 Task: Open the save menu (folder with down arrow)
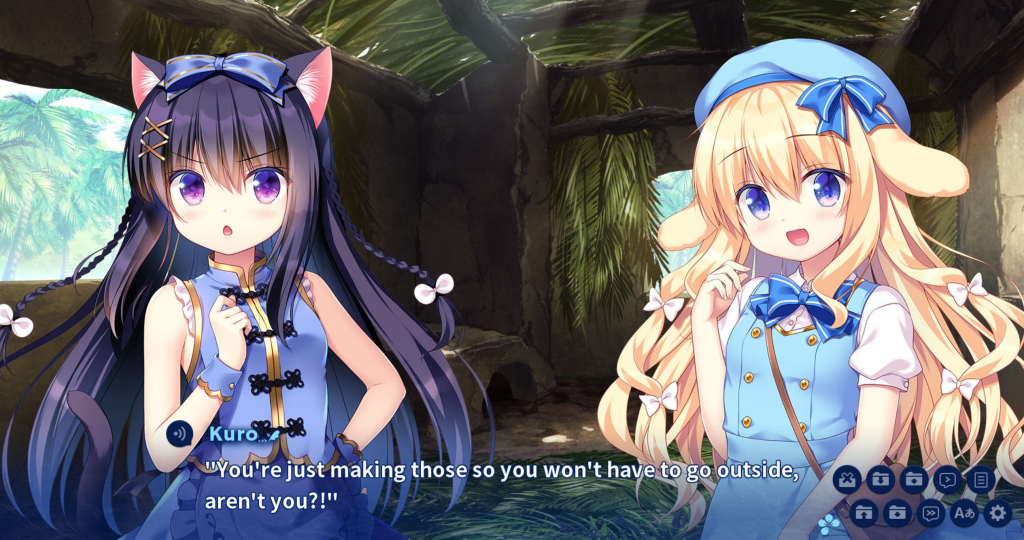879,480
